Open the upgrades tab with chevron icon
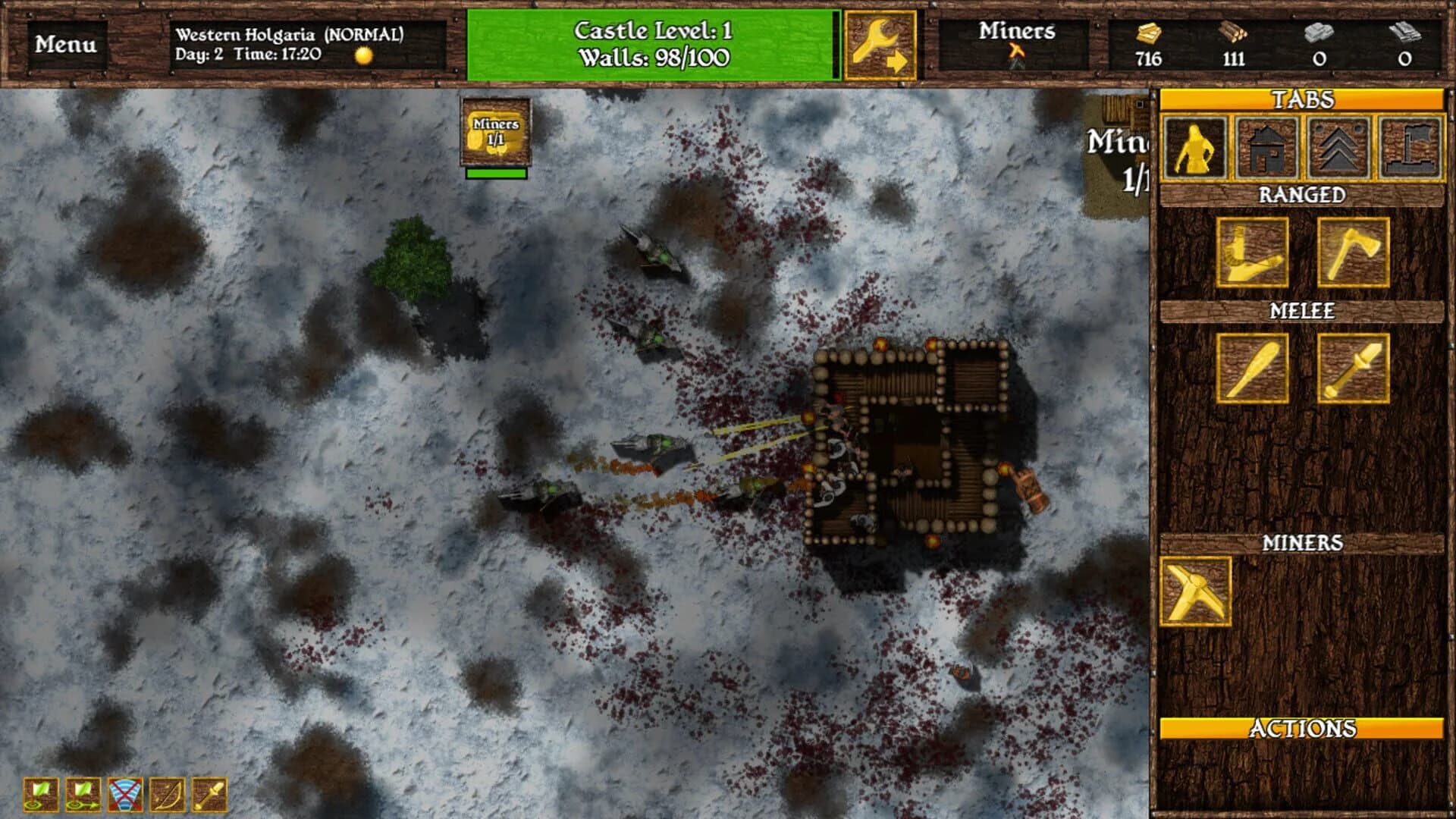Screen dimensions: 1456x819 pos(1339,151)
